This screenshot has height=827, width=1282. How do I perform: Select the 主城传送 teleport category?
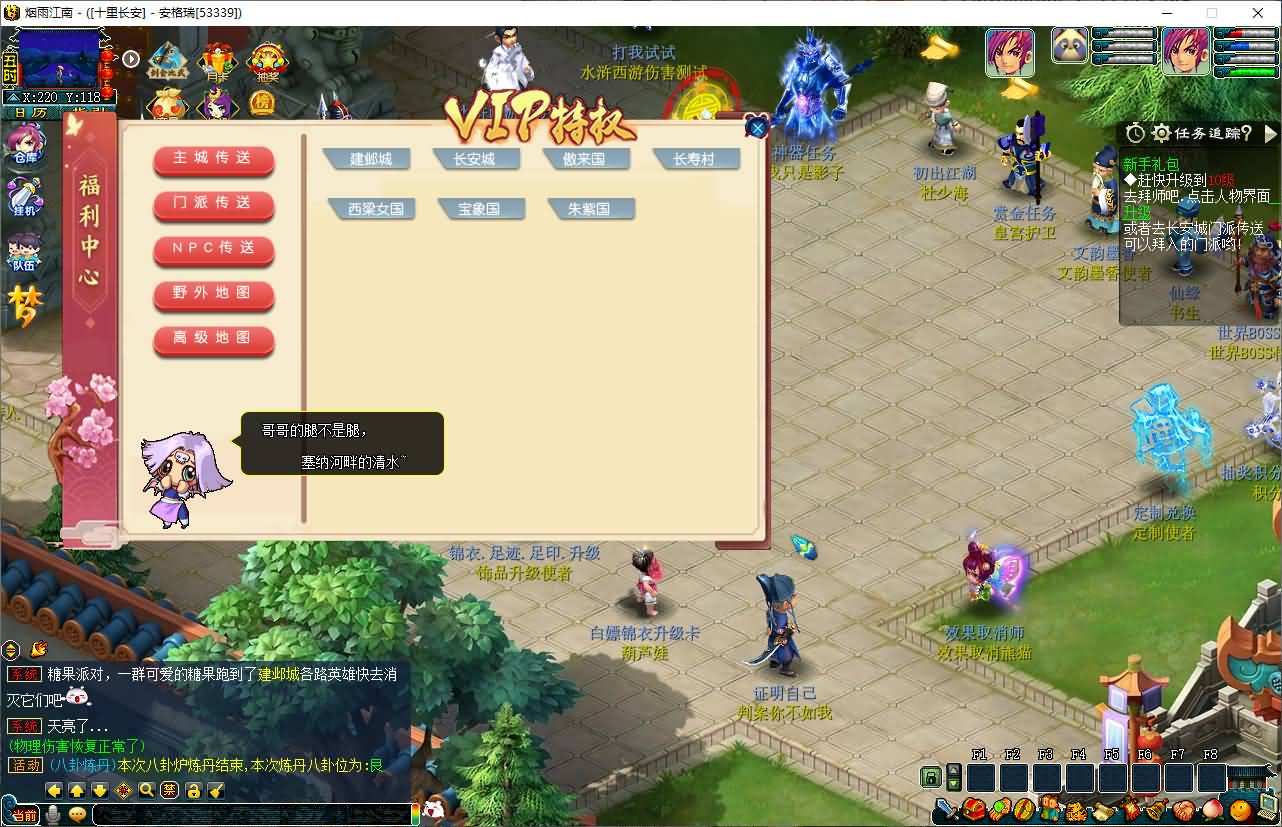point(213,159)
